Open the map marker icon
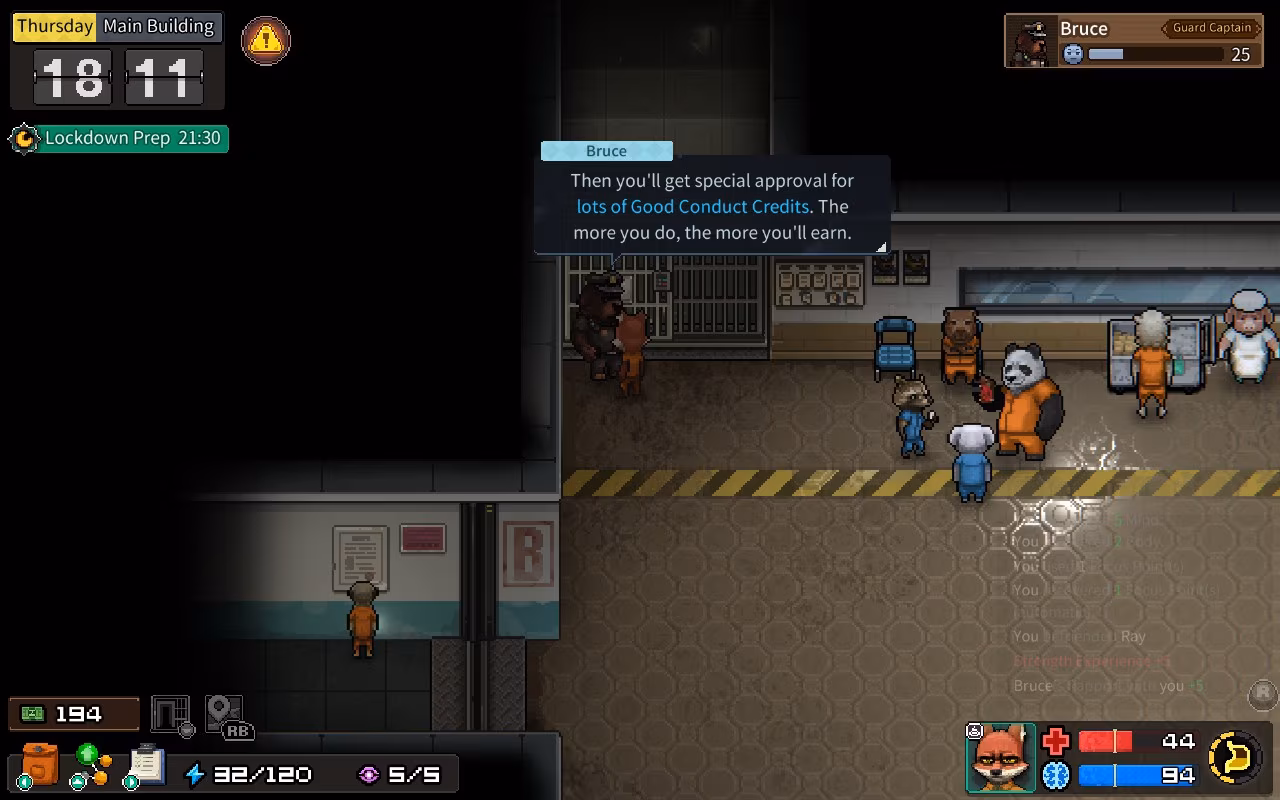Viewport: 1280px width, 800px height. pyautogui.click(x=224, y=714)
